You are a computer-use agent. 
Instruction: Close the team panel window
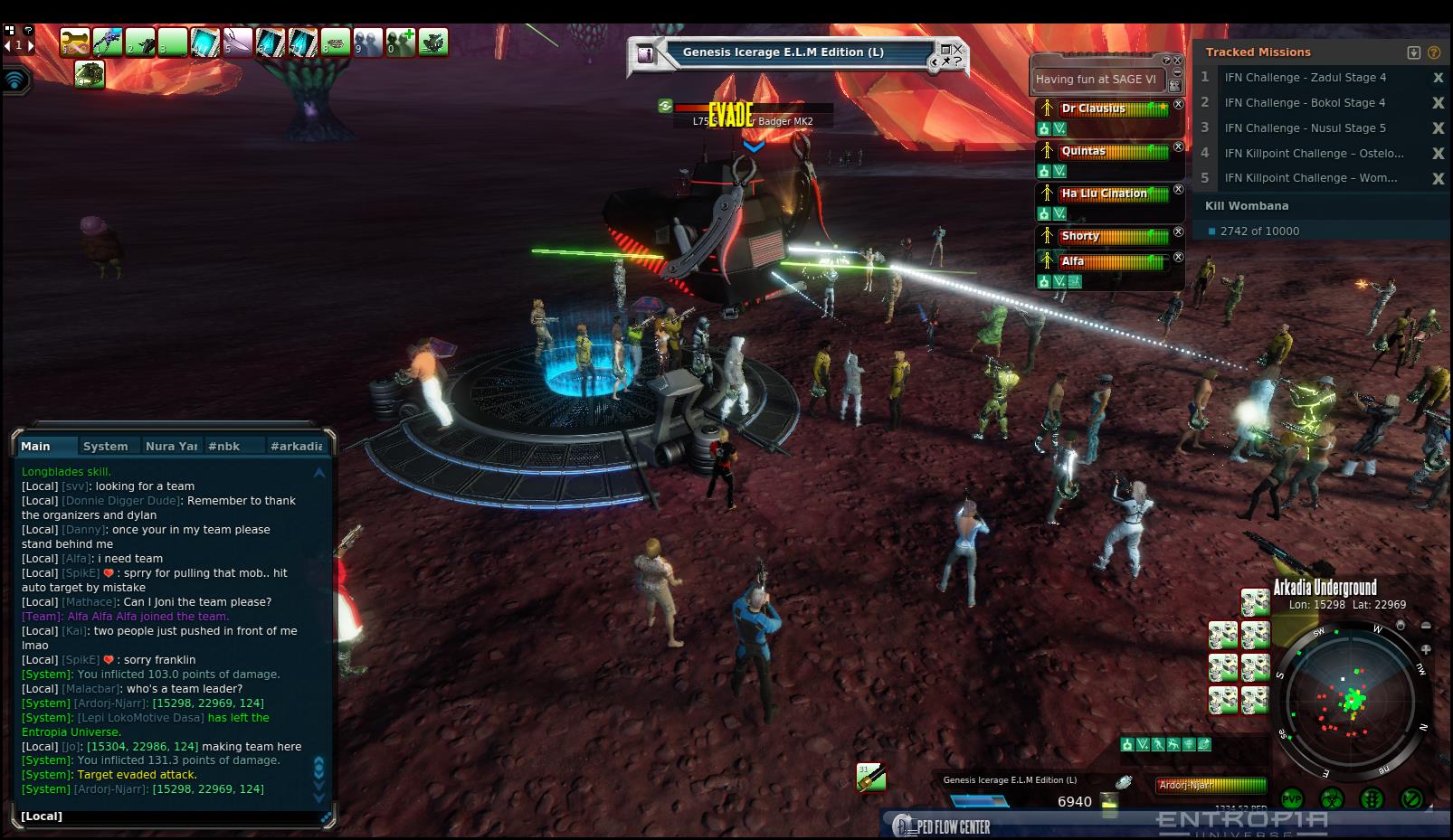(1177, 61)
